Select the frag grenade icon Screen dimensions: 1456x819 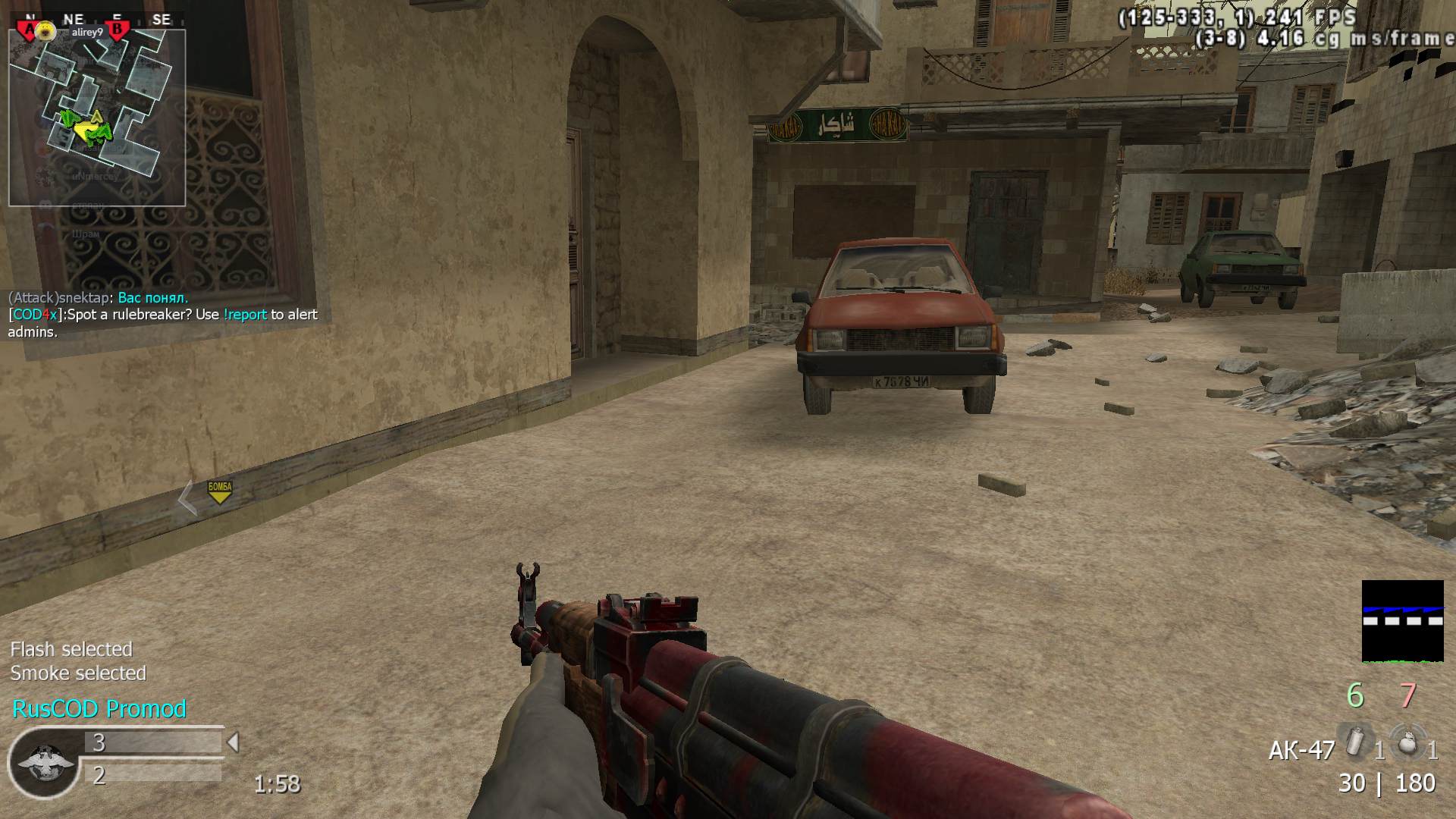click(1407, 742)
